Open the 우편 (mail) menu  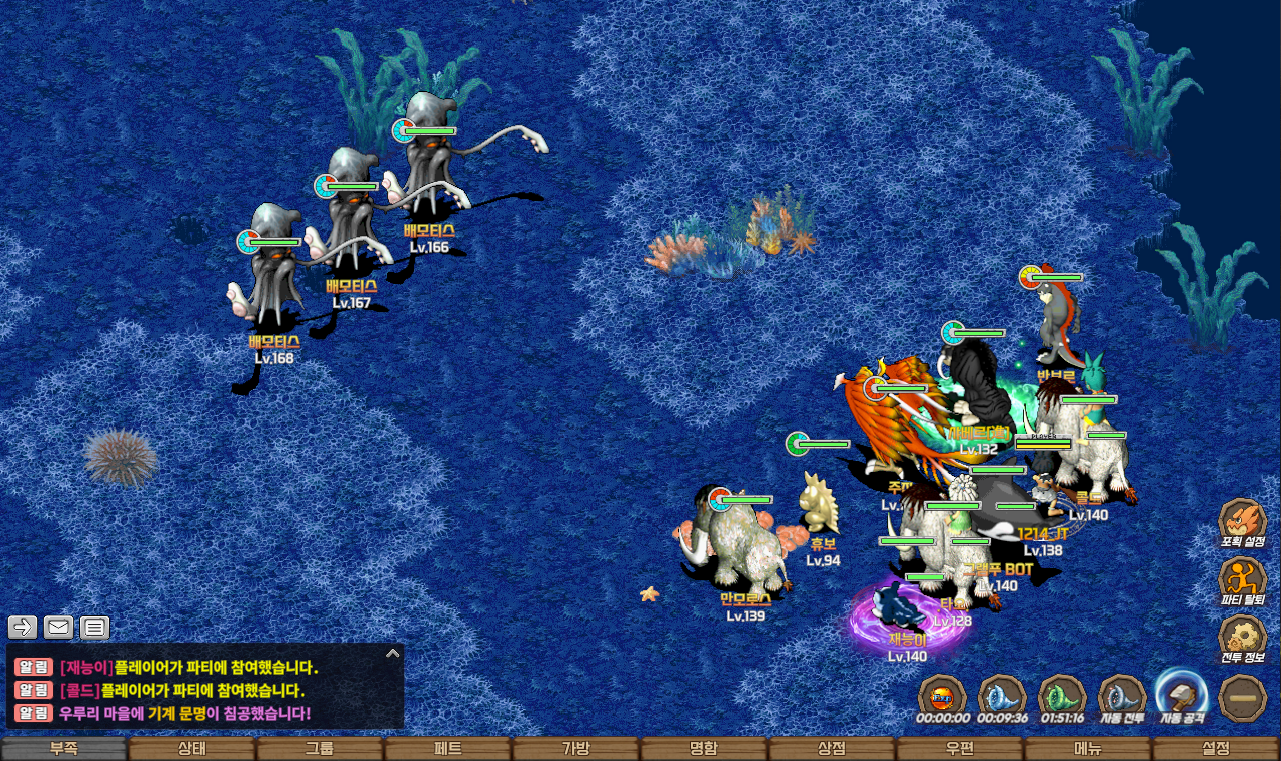click(x=960, y=749)
